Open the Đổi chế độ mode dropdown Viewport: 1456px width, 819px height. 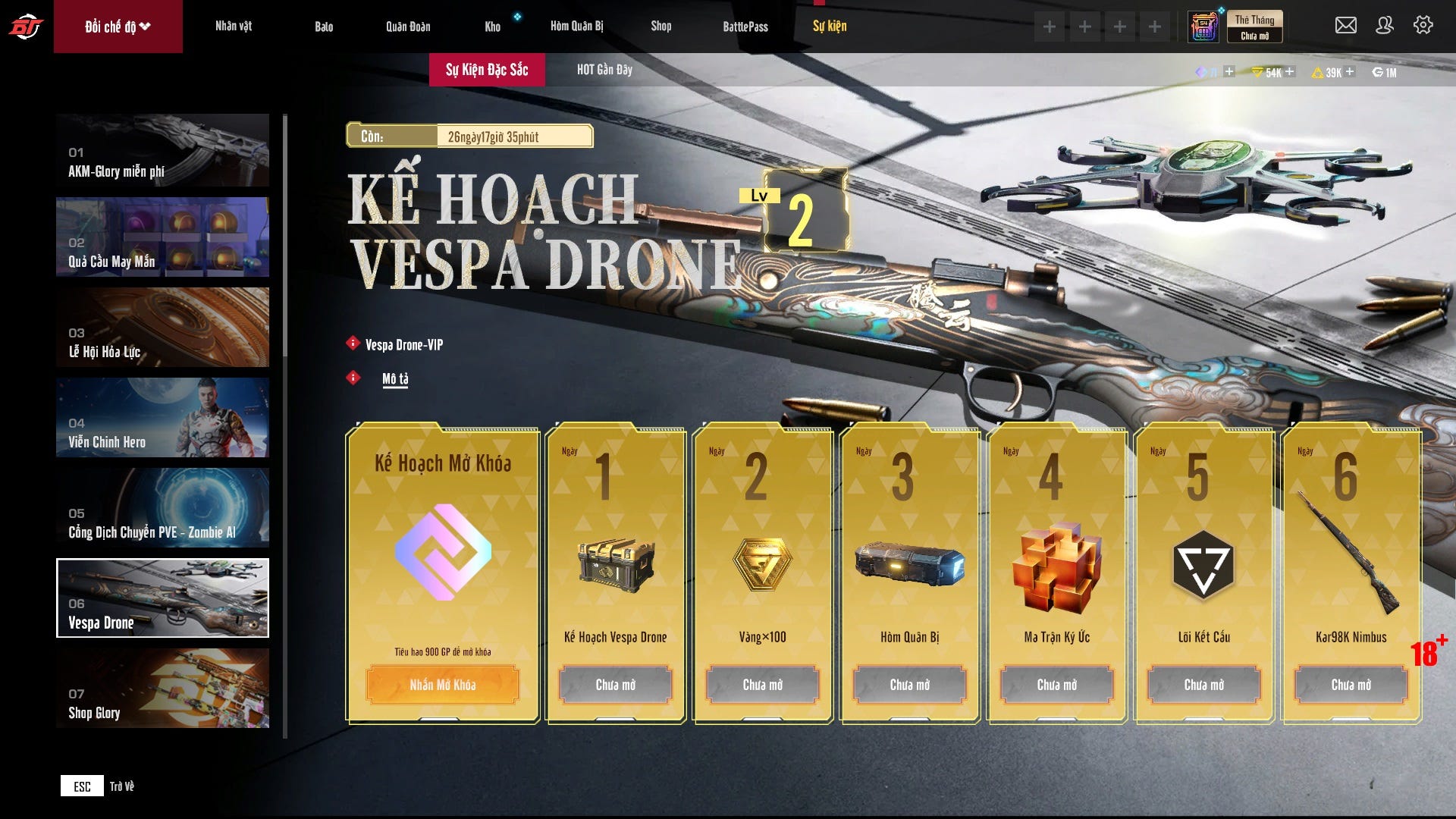click(x=118, y=27)
